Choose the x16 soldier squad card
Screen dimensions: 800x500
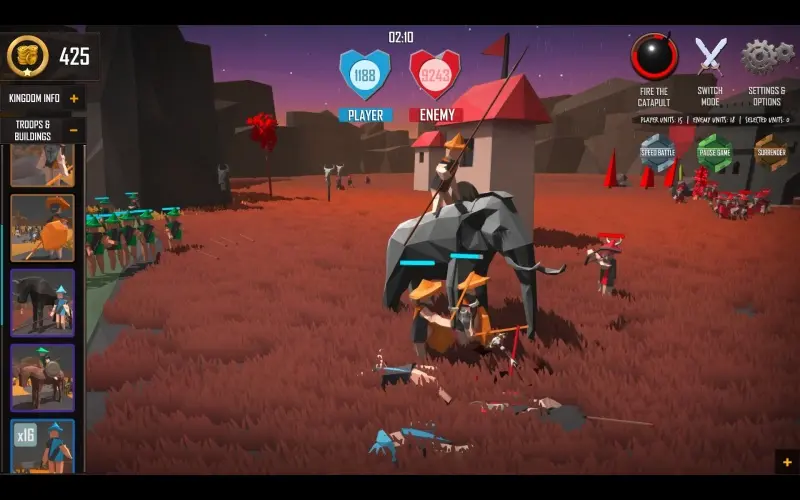(42, 445)
